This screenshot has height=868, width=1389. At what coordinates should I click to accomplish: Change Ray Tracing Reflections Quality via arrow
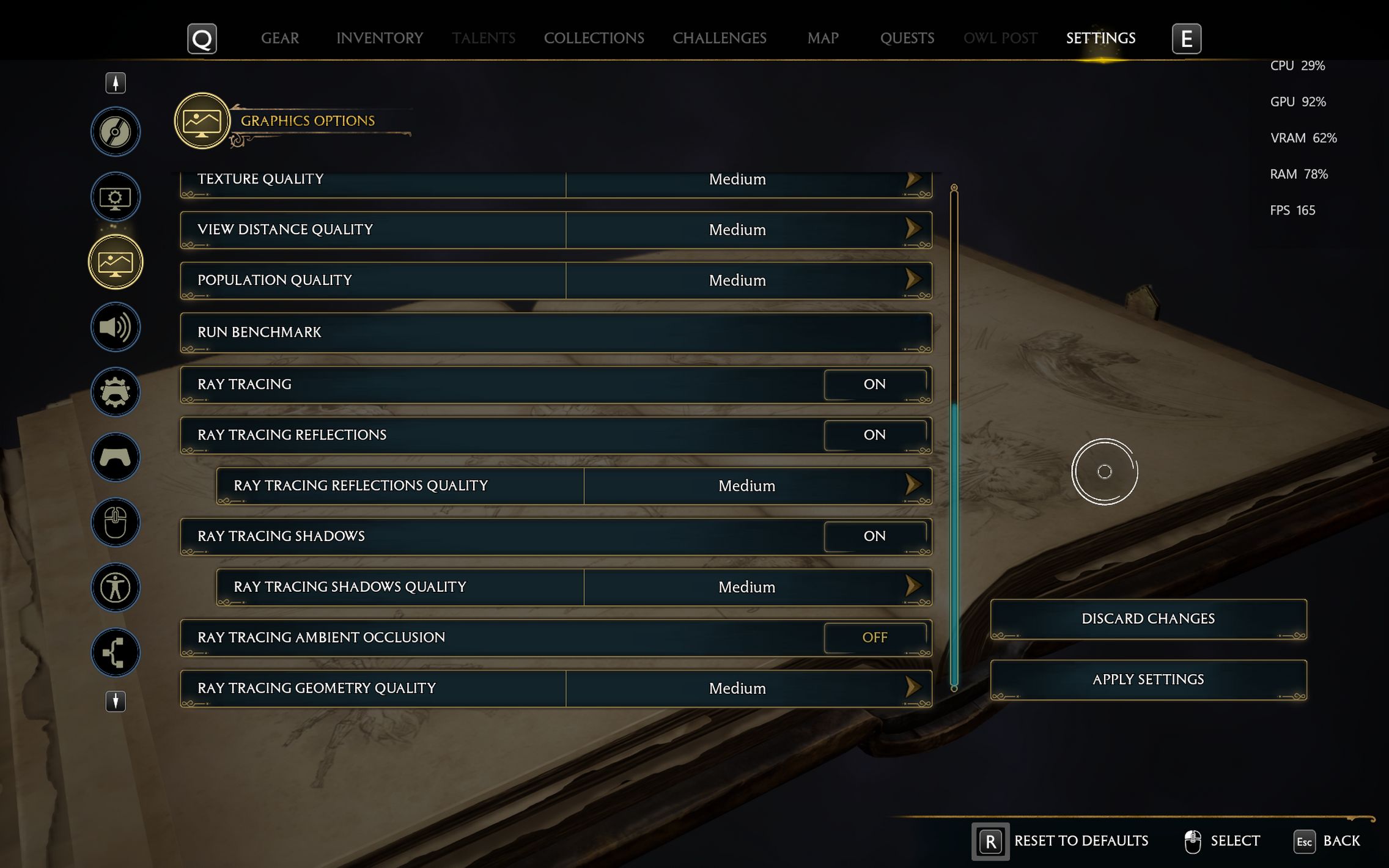click(913, 485)
